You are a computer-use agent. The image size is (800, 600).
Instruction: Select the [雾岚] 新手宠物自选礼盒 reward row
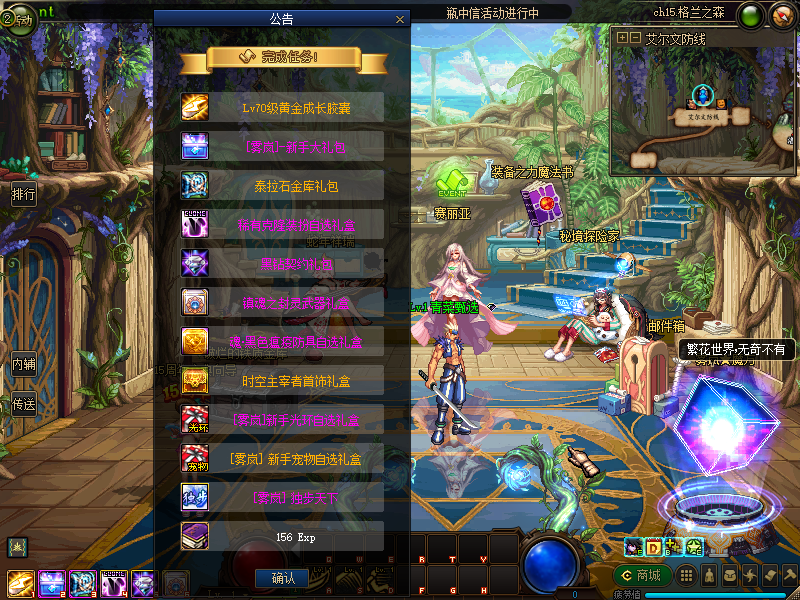pos(282,459)
